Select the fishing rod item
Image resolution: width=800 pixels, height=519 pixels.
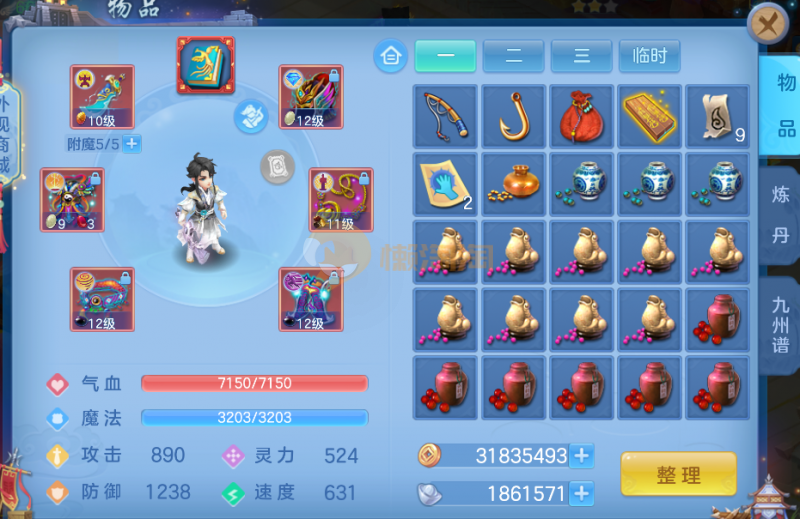tap(446, 117)
